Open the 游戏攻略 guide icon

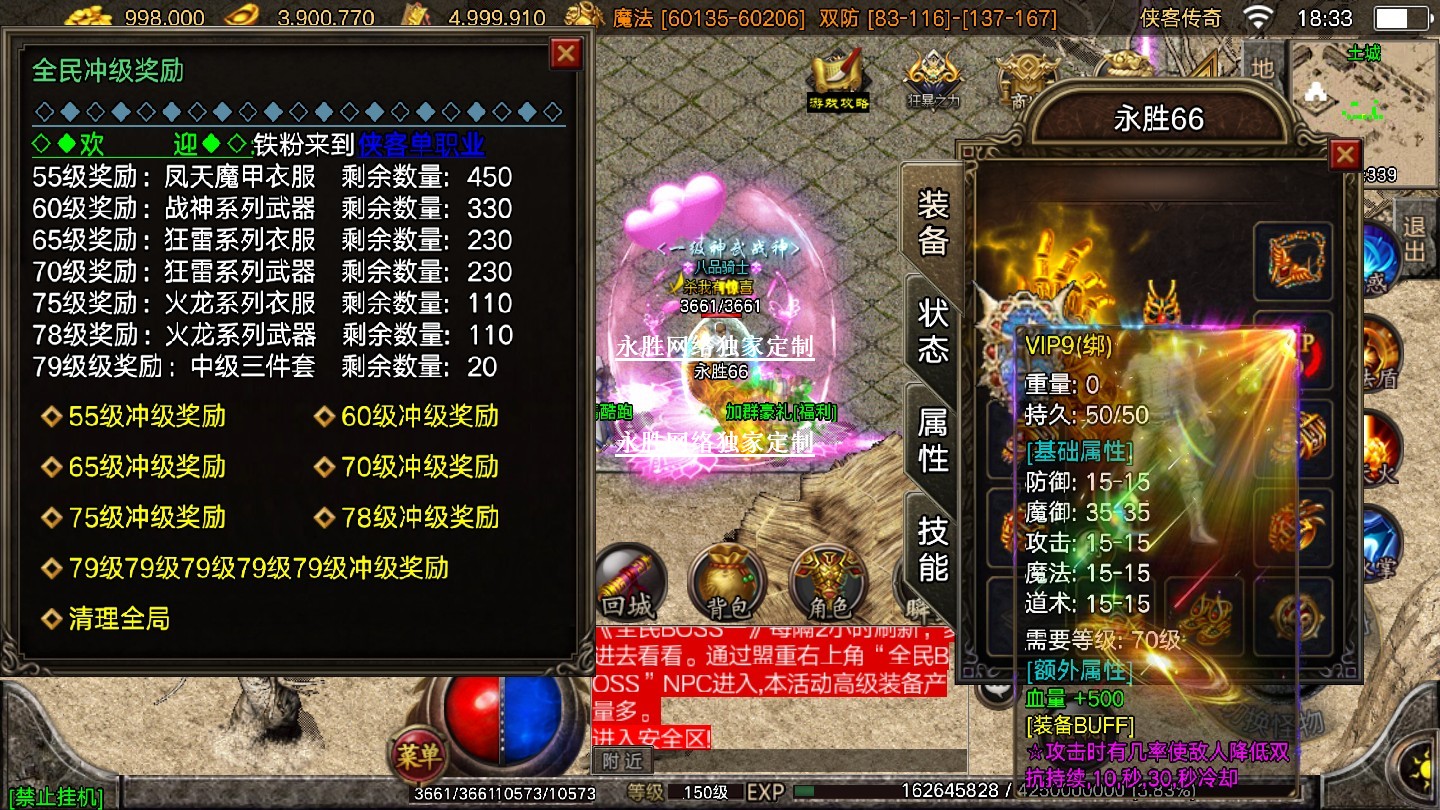click(x=838, y=78)
